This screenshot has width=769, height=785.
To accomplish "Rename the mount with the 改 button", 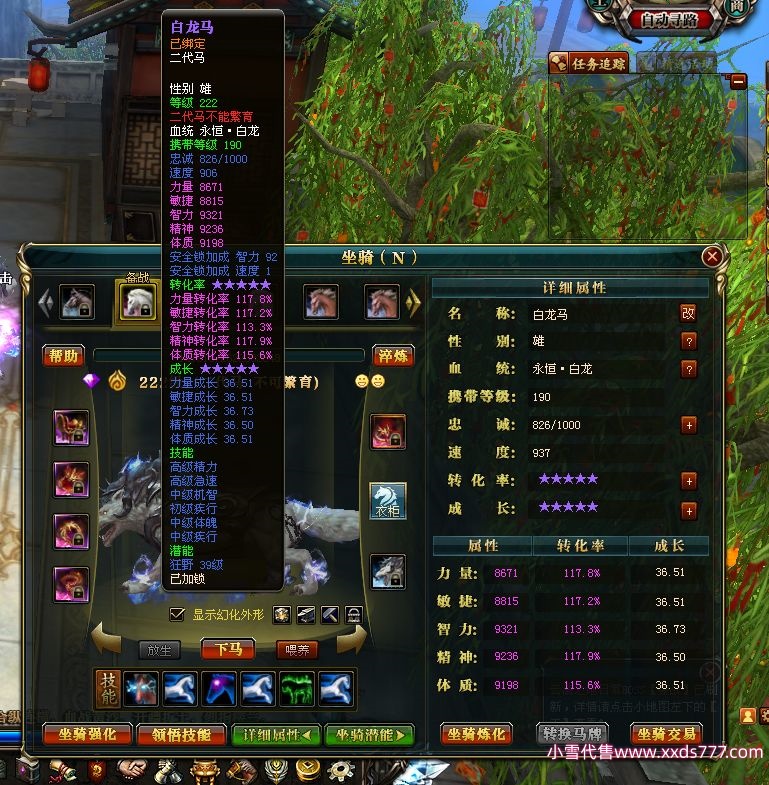I will click(x=688, y=313).
